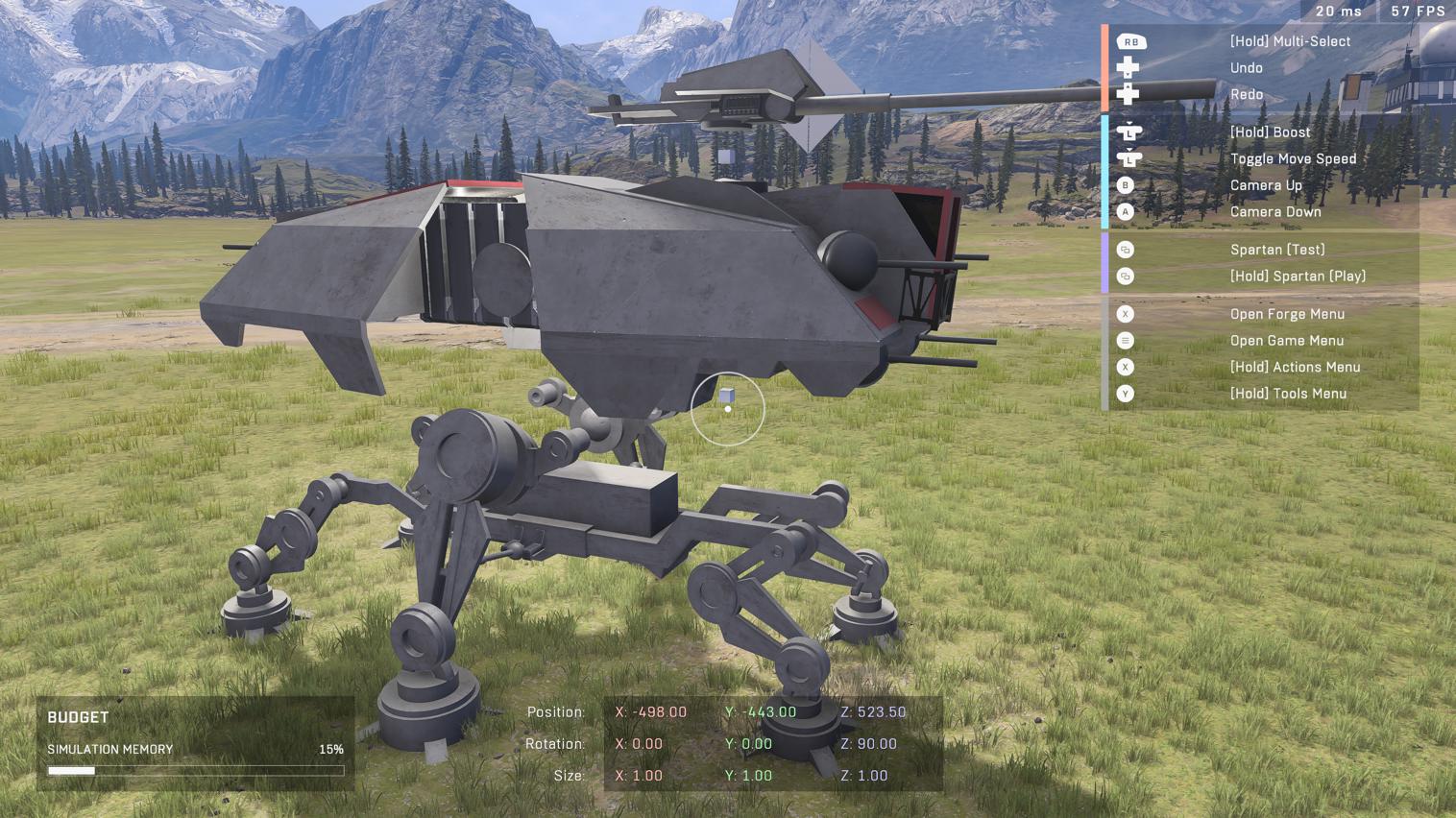This screenshot has height=818, width=1456.
Task: Select the Position X value field
Action: pyautogui.click(x=651, y=711)
